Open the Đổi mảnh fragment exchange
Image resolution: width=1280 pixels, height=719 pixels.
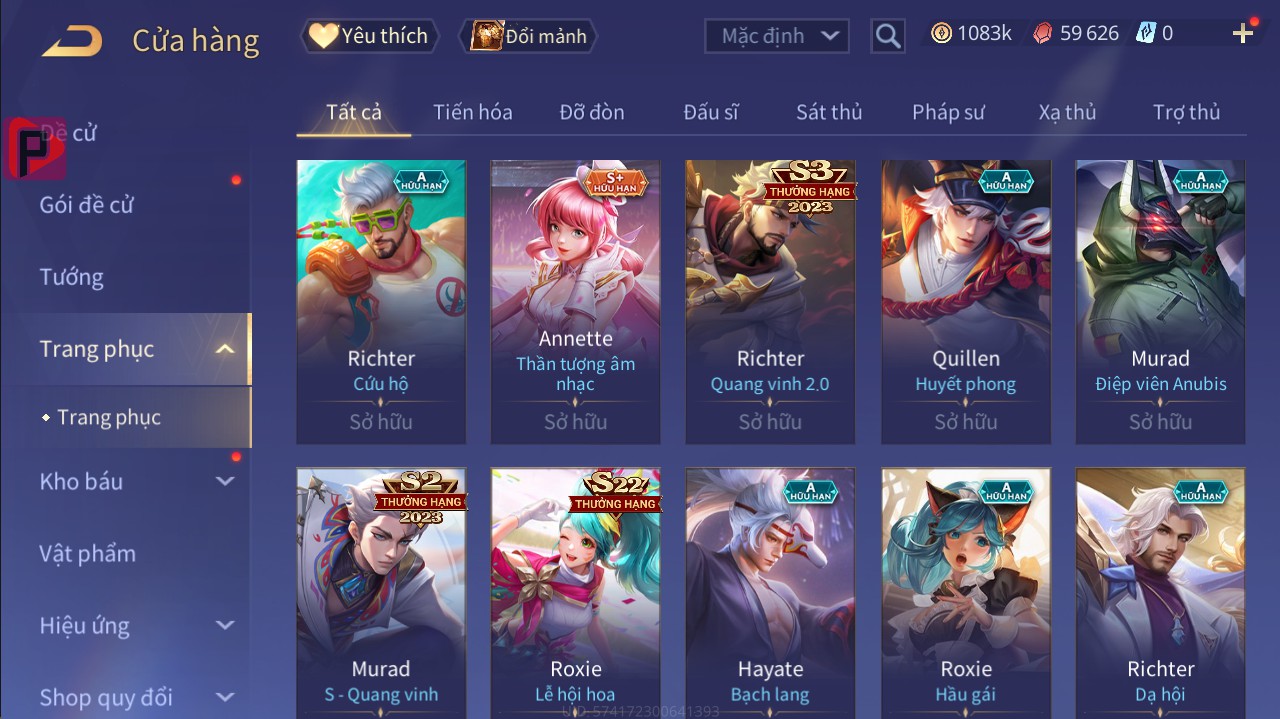pyautogui.click(x=527, y=36)
